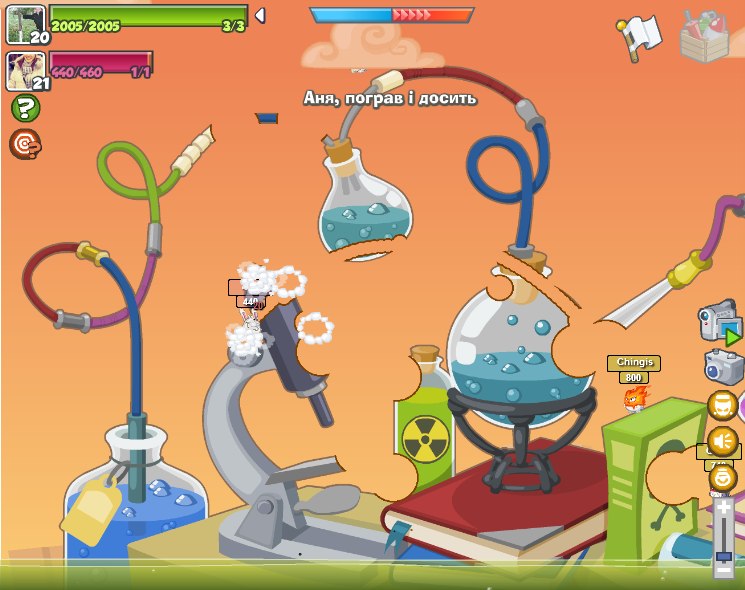Screen dimensions: 745x590
Task: Zoom in with the plus button
Action: 723,508
